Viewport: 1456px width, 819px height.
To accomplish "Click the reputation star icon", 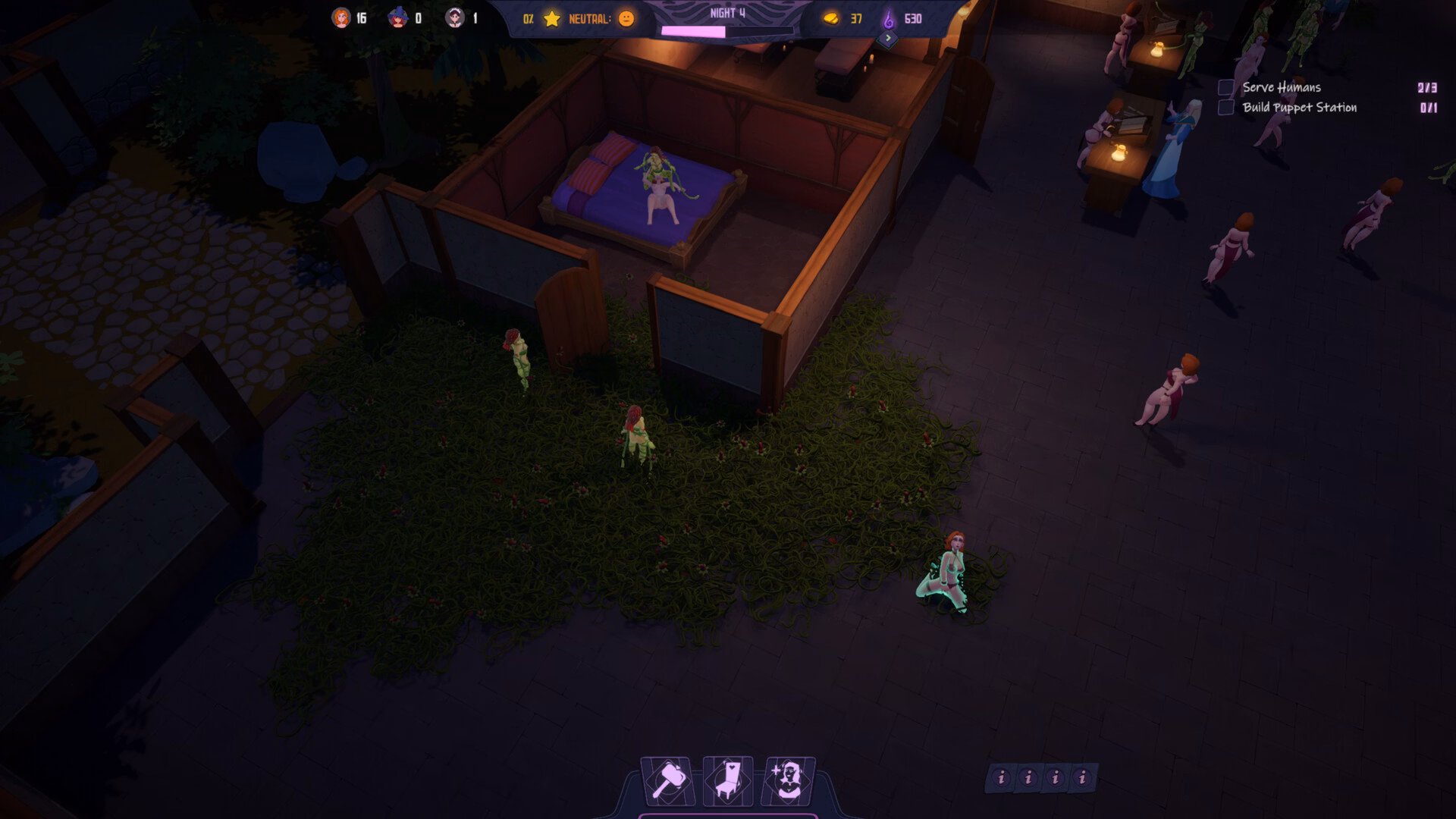I will click(x=553, y=19).
